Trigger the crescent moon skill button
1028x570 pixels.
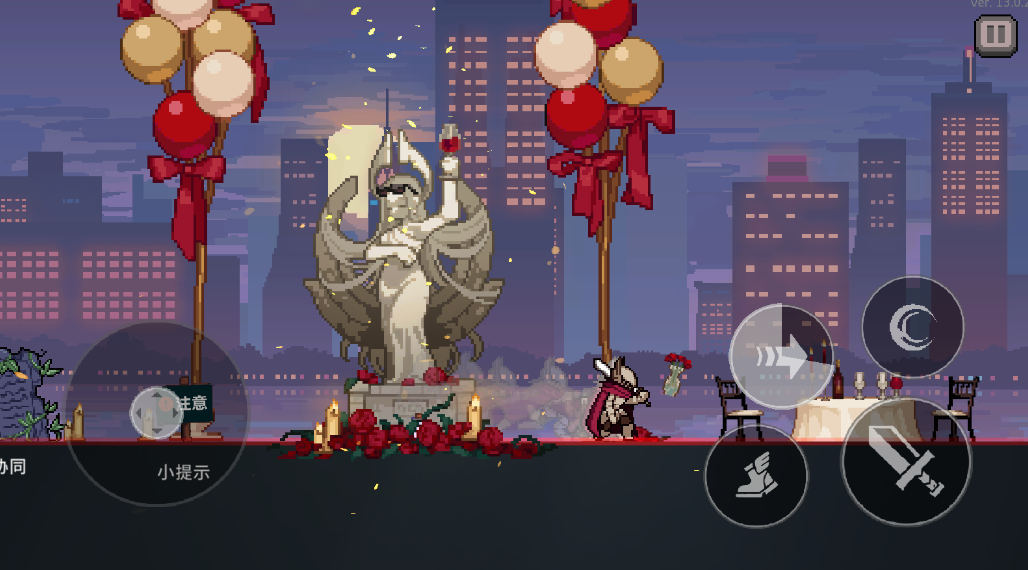[x=912, y=327]
